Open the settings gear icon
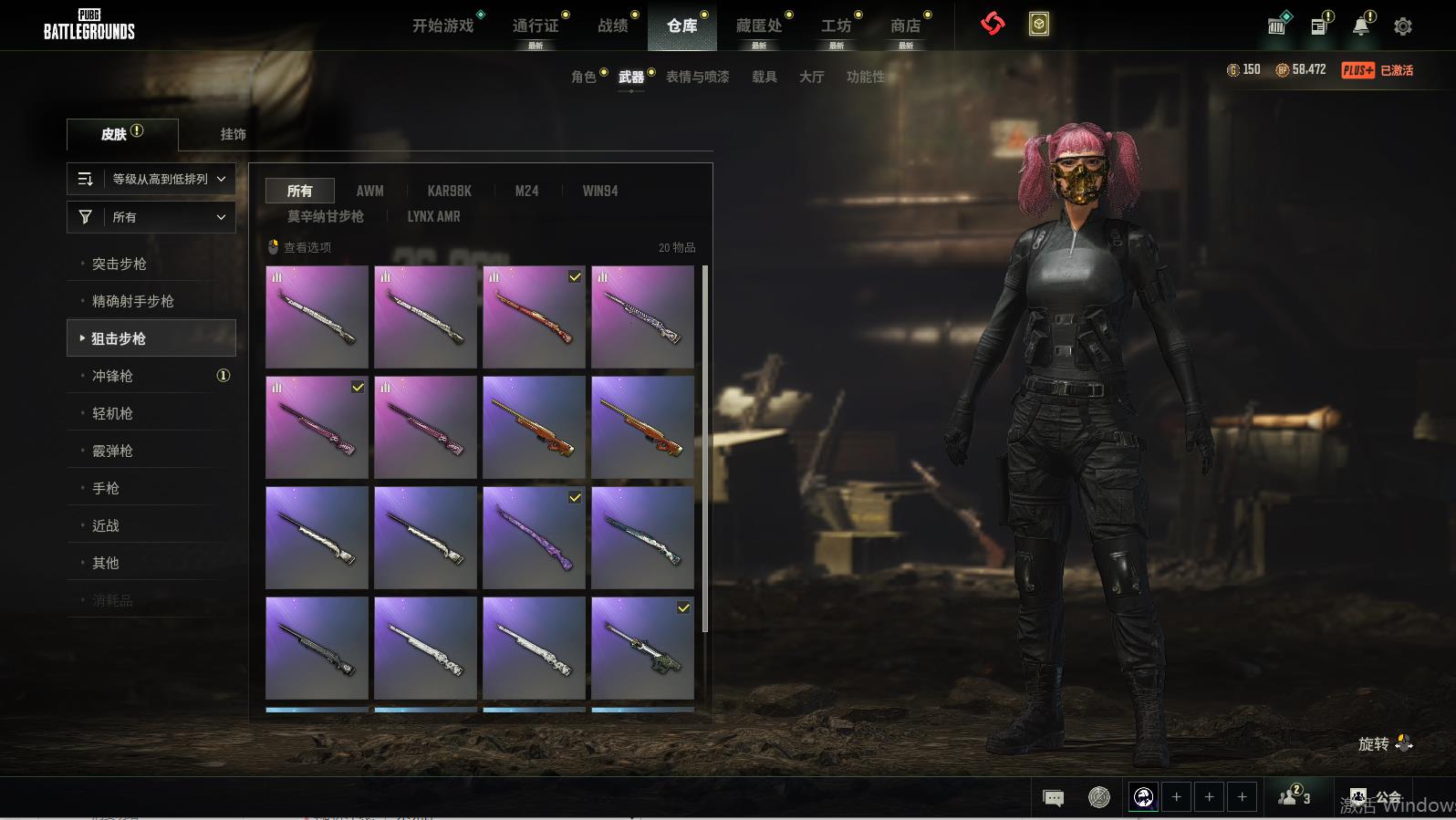This screenshot has height=820, width=1456. click(x=1403, y=26)
